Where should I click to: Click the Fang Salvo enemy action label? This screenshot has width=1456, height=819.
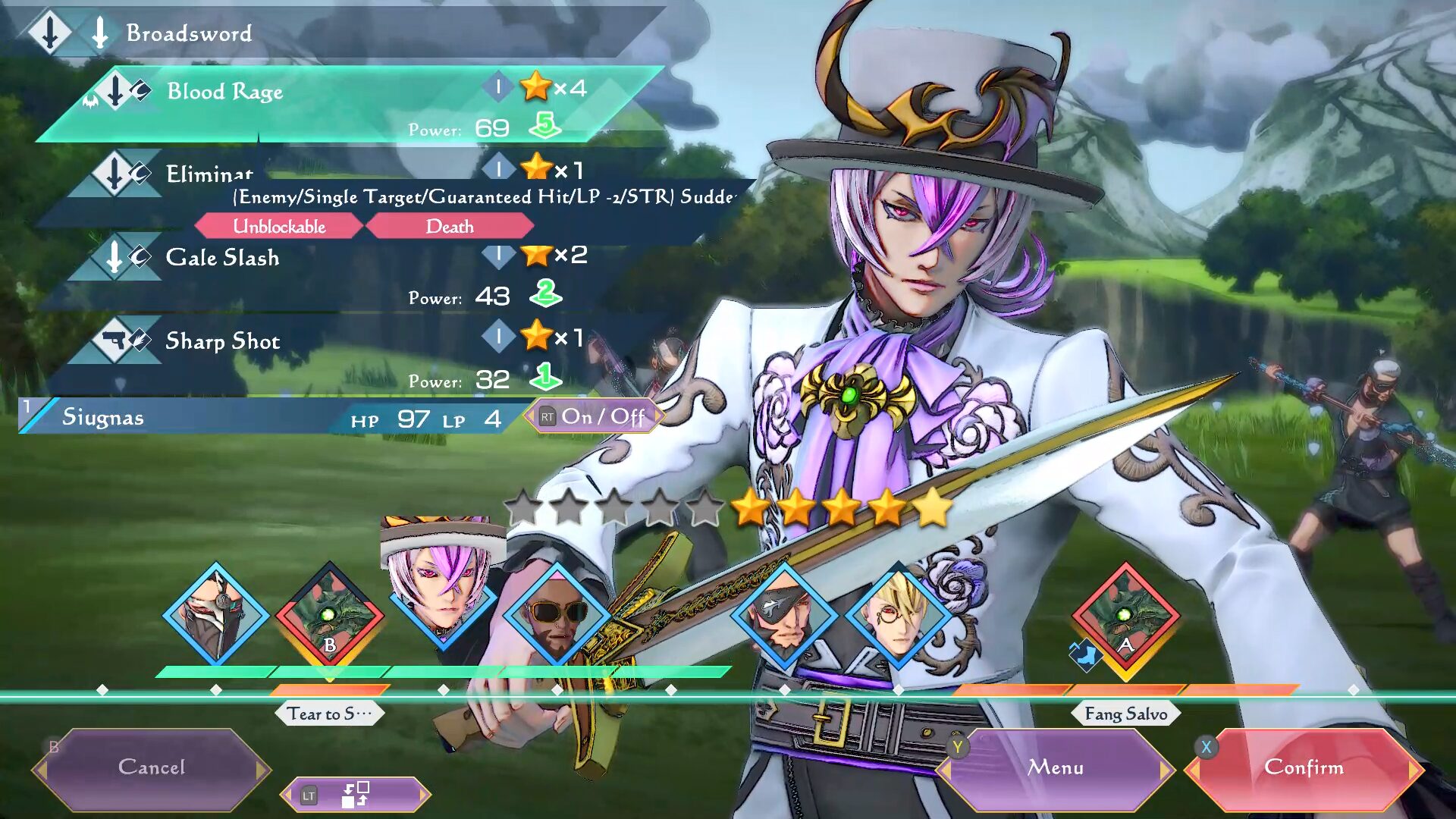tap(1125, 714)
